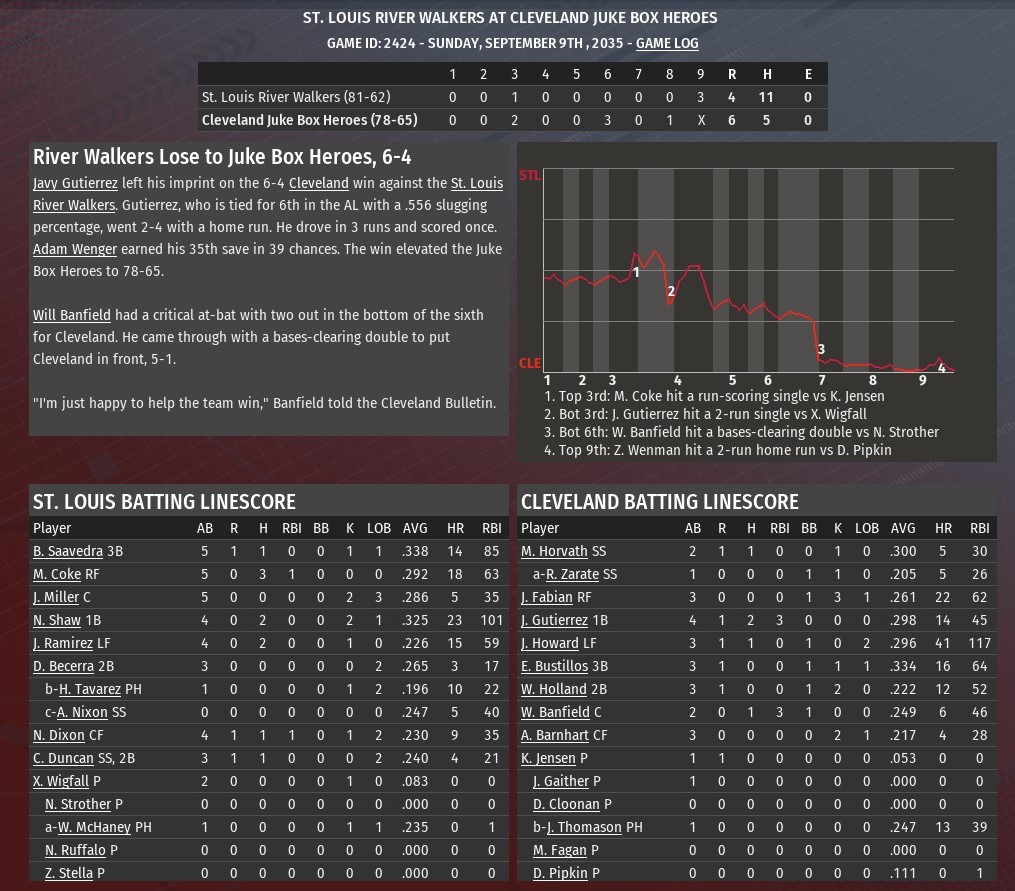
Task: Open Will Banfield's player page from the recap
Action: (x=71, y=315)
